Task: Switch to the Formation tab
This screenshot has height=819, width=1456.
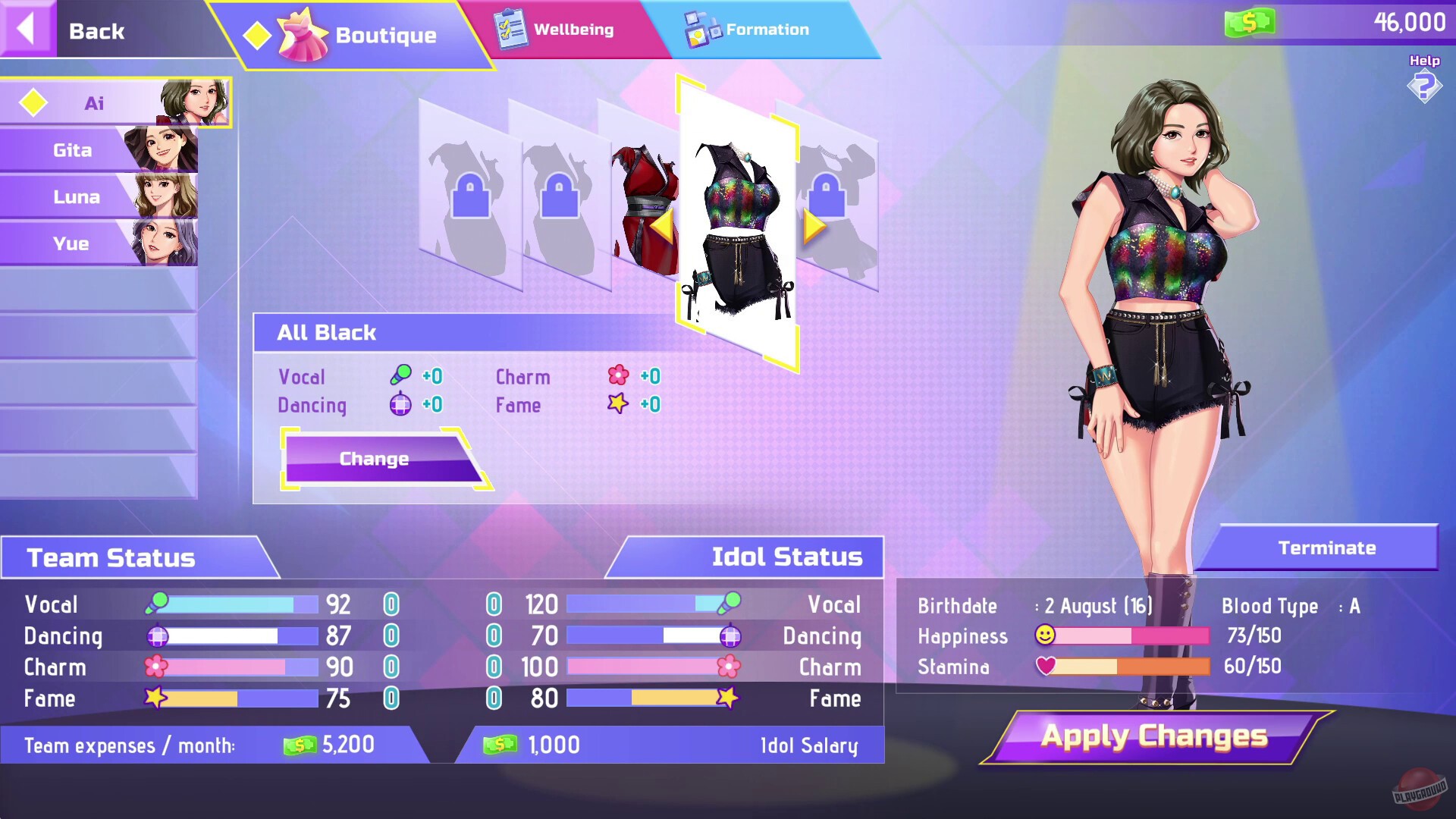Action: coord(767,29)
